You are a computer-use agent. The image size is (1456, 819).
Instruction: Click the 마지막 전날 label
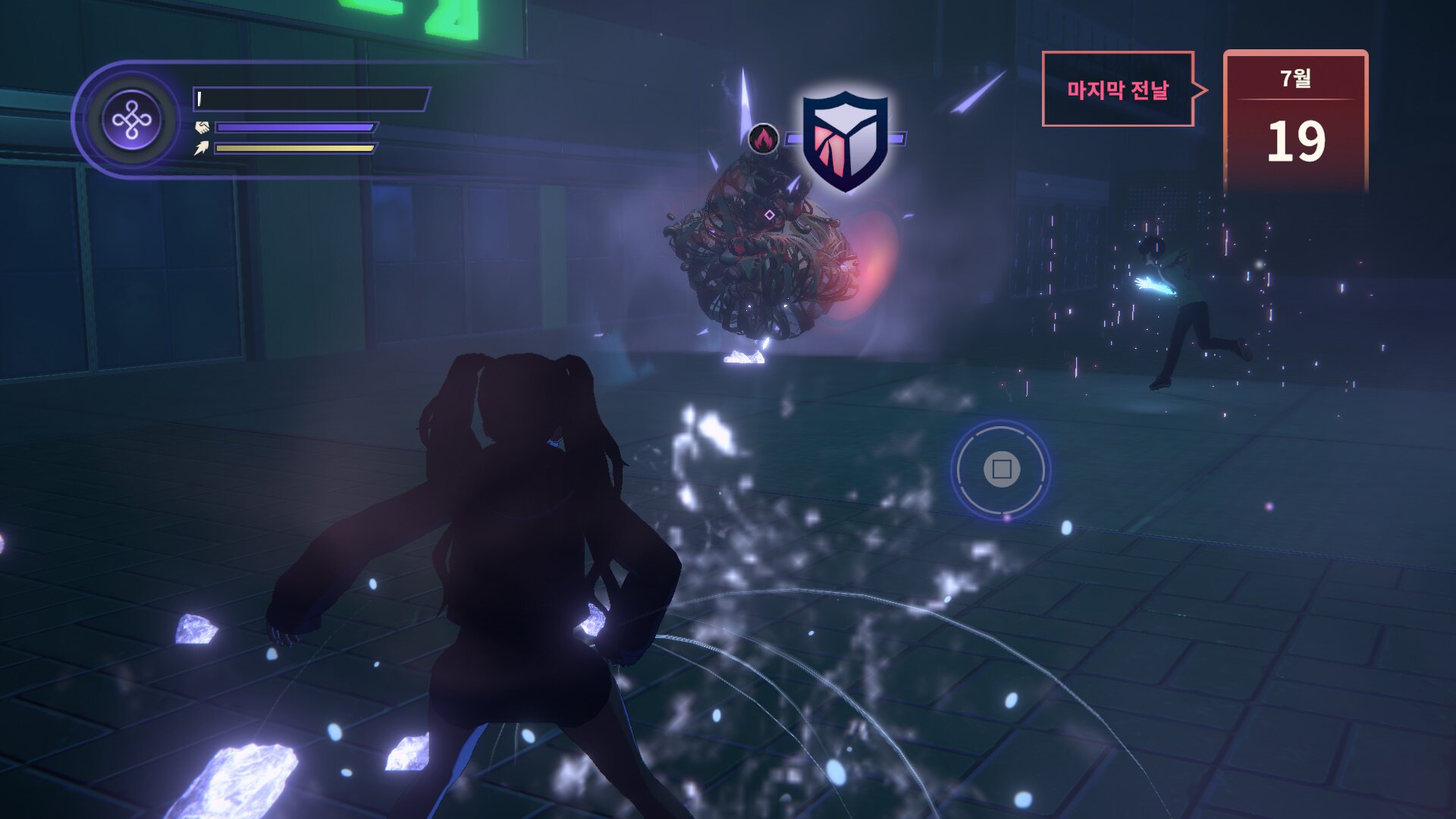tap(1118, 89)
